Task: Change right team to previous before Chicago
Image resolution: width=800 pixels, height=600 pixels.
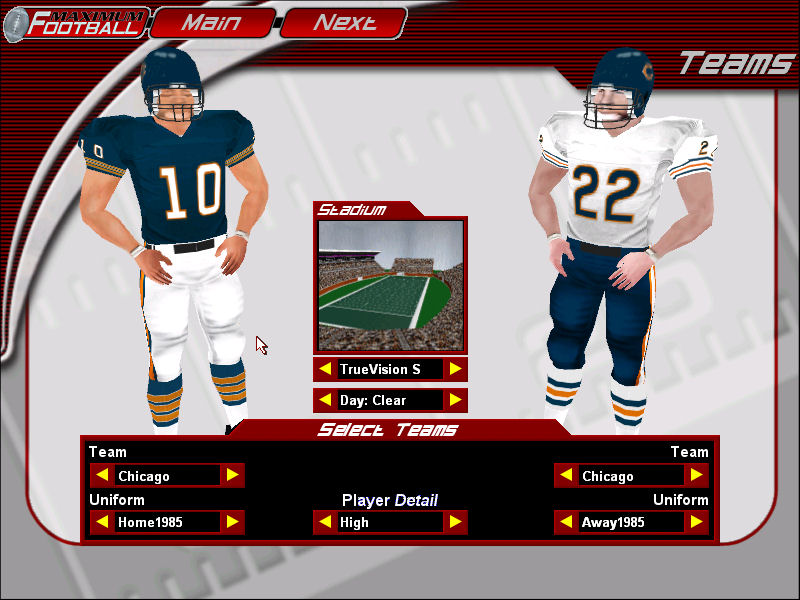Action: click(x=566, y=476)
